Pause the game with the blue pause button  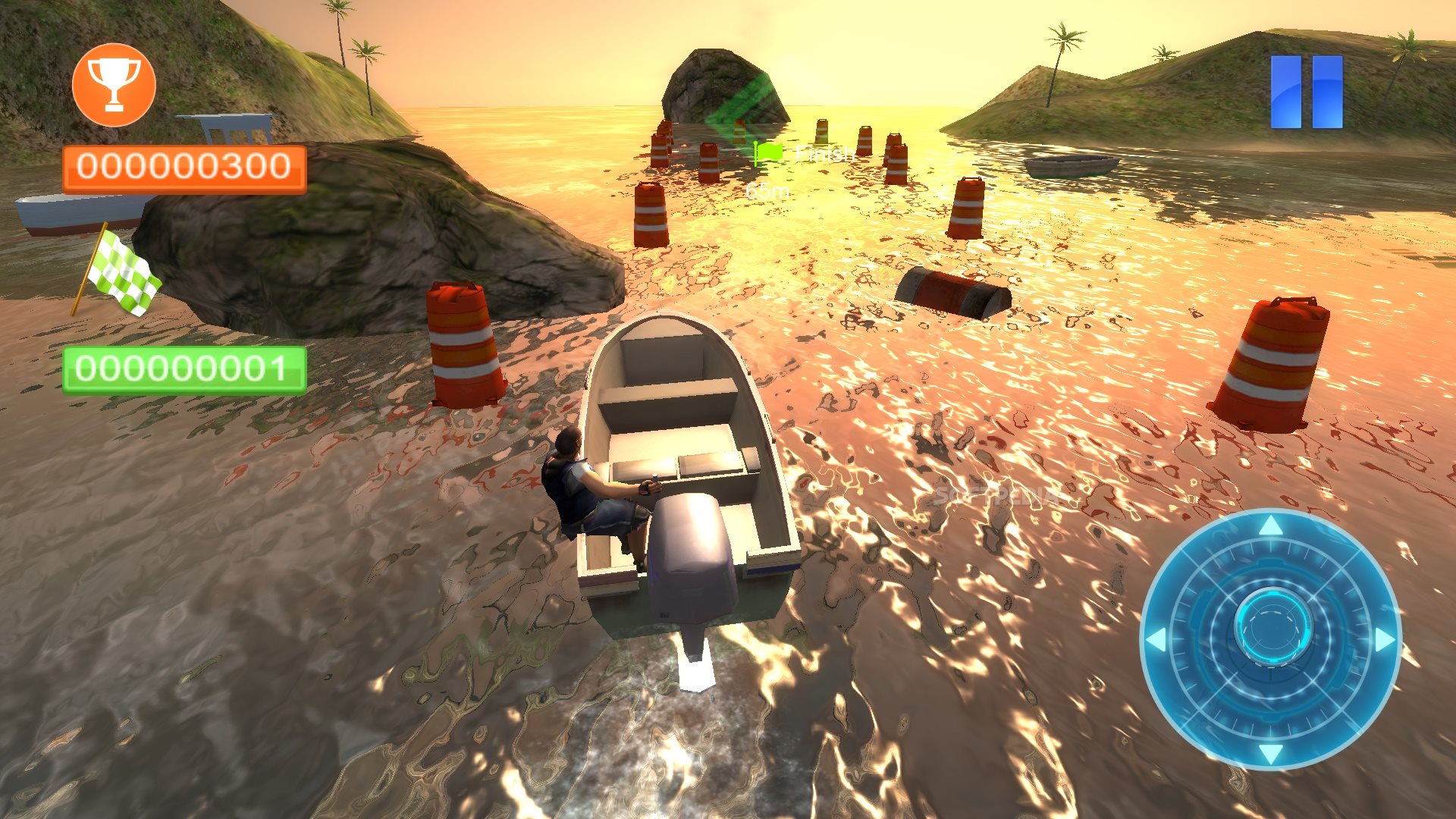[1307, 92]
